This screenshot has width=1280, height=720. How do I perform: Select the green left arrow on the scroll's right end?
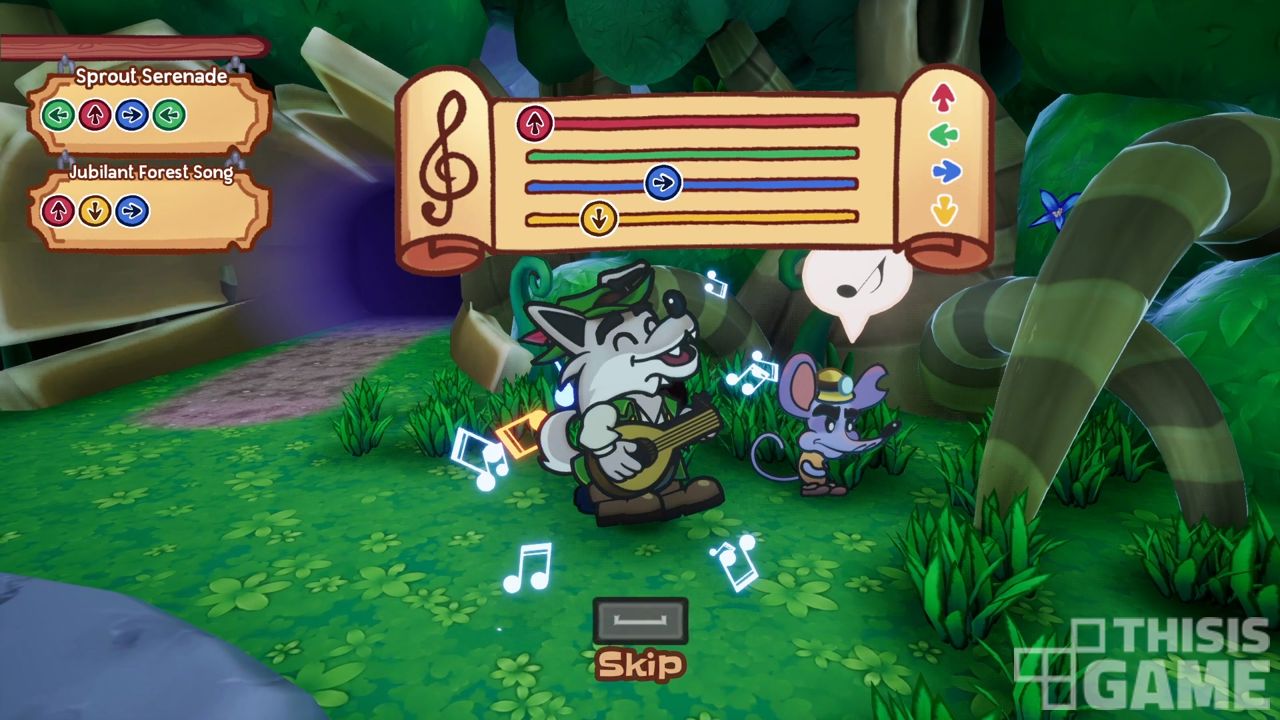pyautogui.click(x=942, y=134)
